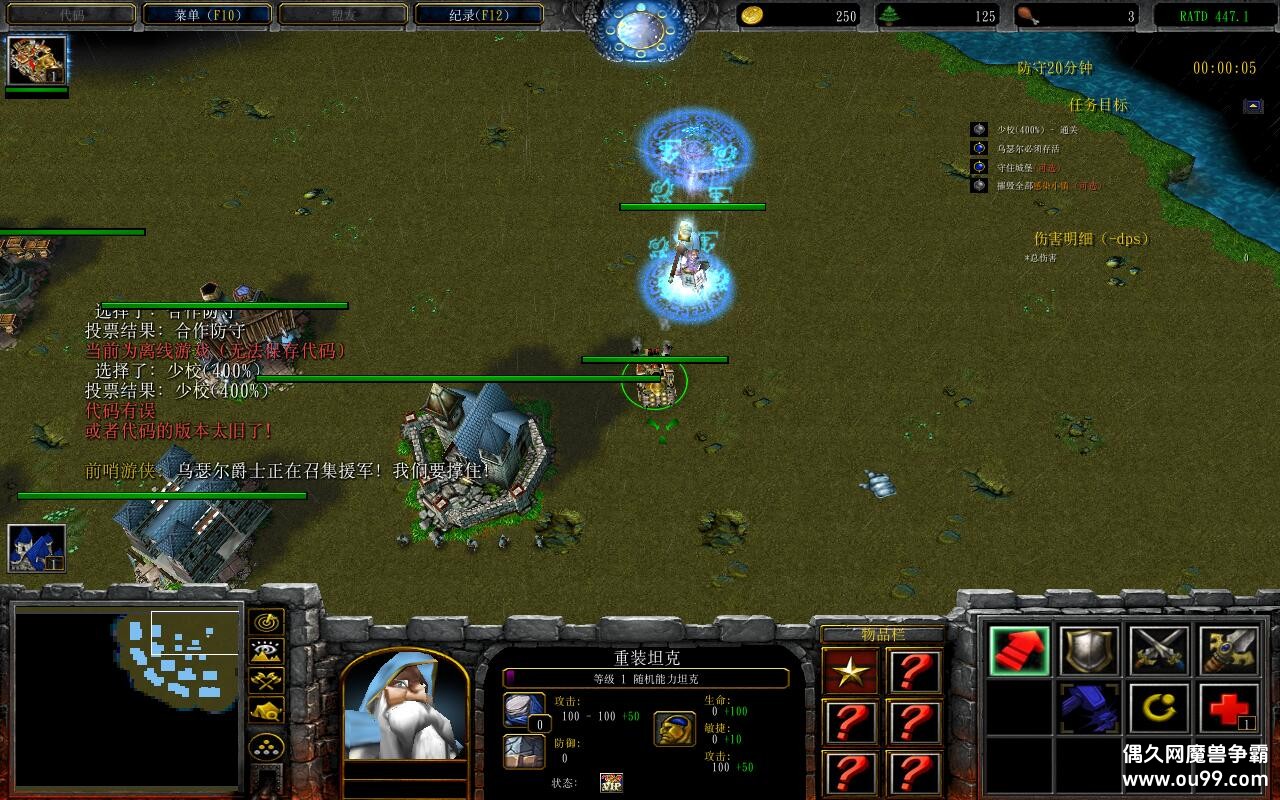Image resolution: width=1280 pixels, height=800 pixels.
Task: Select the crossed swords attack command
Action: pos(1159,651)
